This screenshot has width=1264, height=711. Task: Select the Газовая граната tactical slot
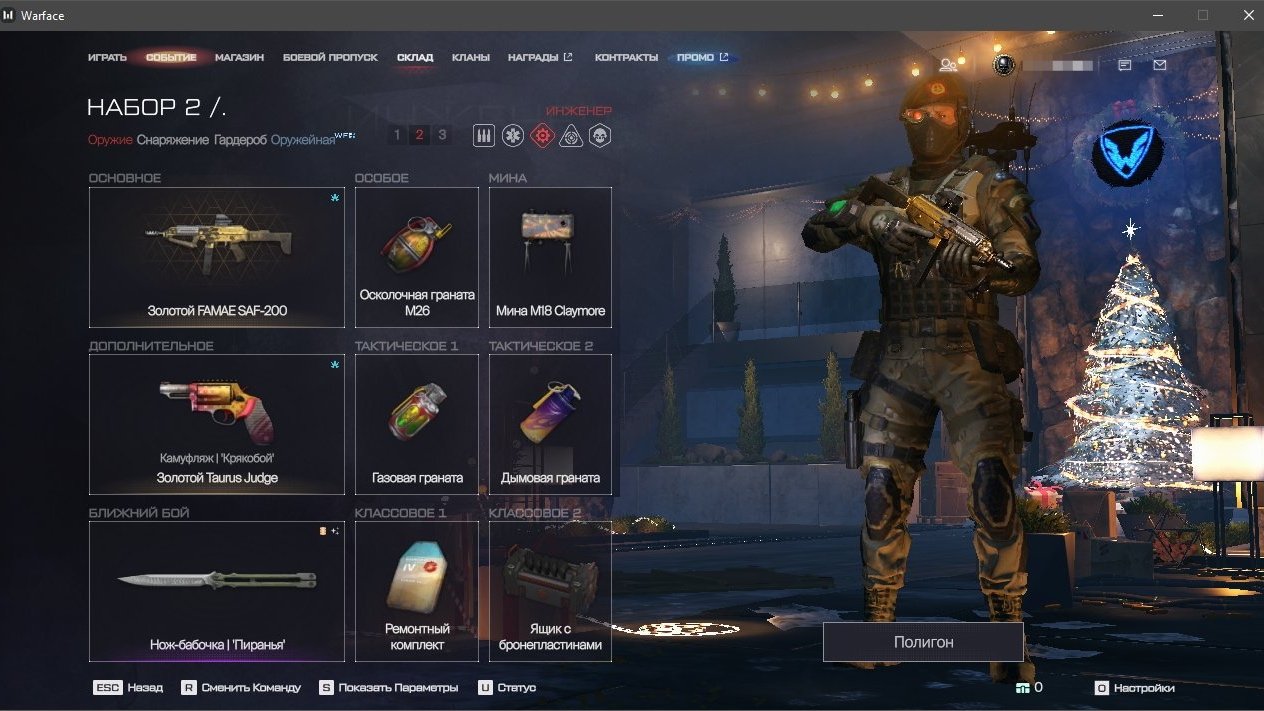[x=416, y=424]
